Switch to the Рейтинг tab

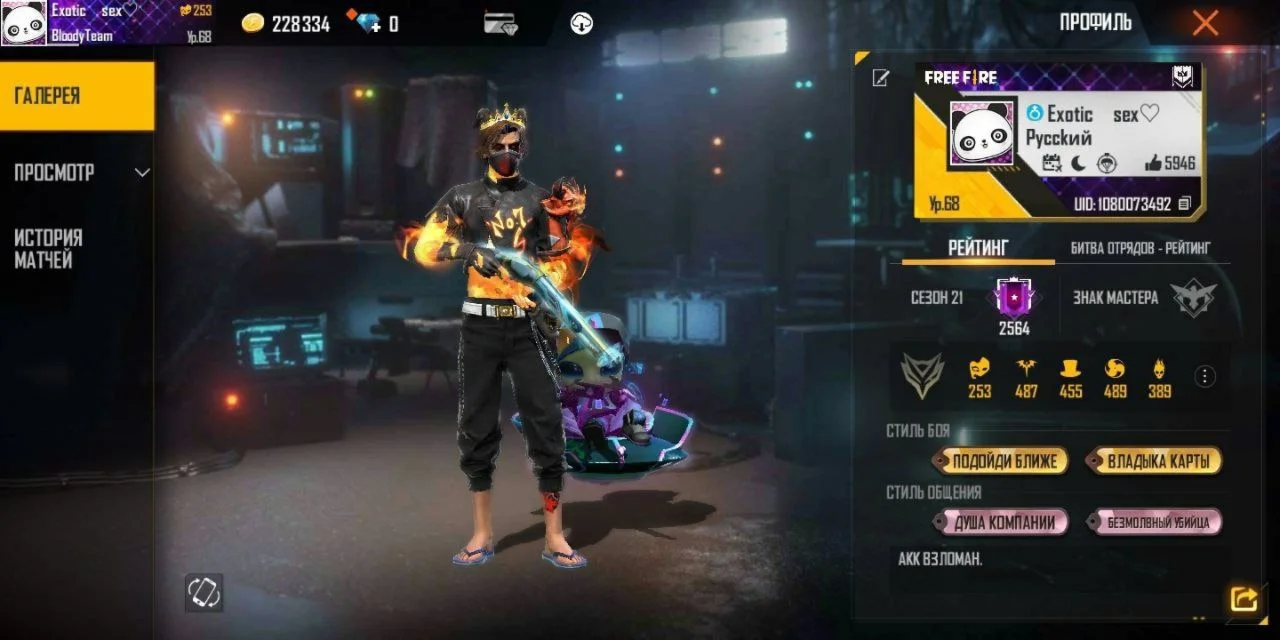tap(977, 247)
